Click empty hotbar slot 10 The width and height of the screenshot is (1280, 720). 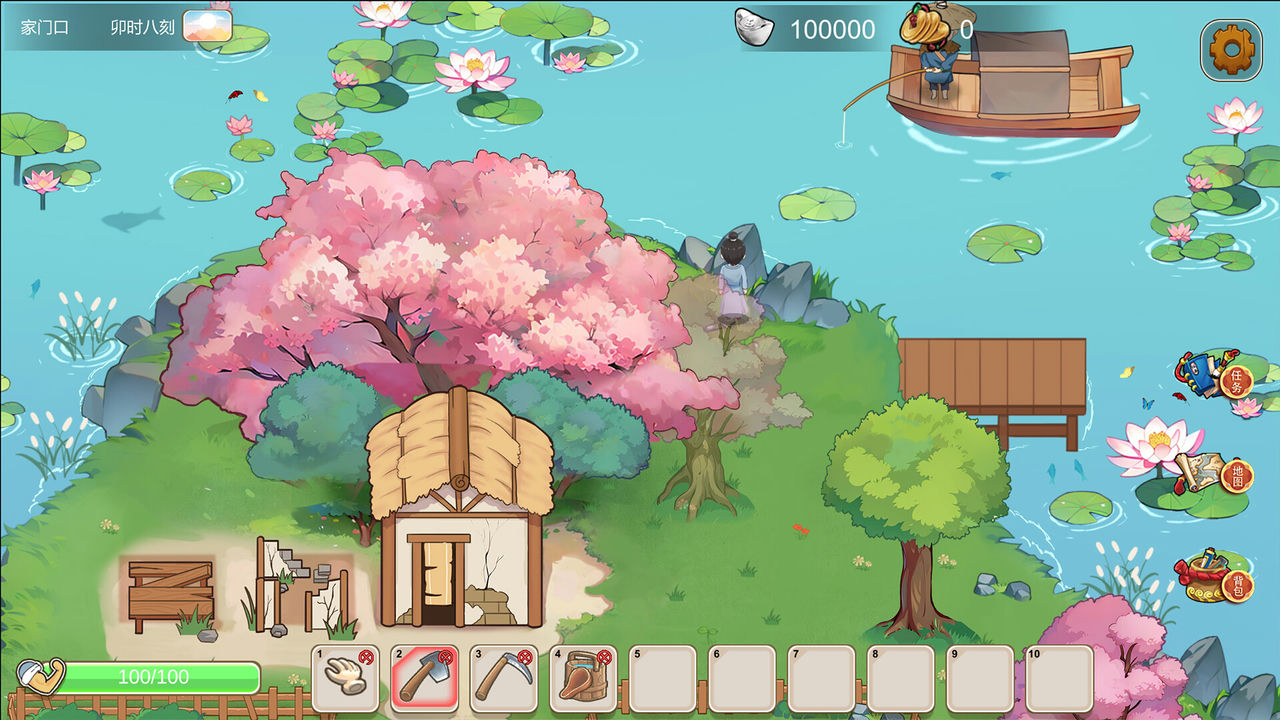point(1059,677)
